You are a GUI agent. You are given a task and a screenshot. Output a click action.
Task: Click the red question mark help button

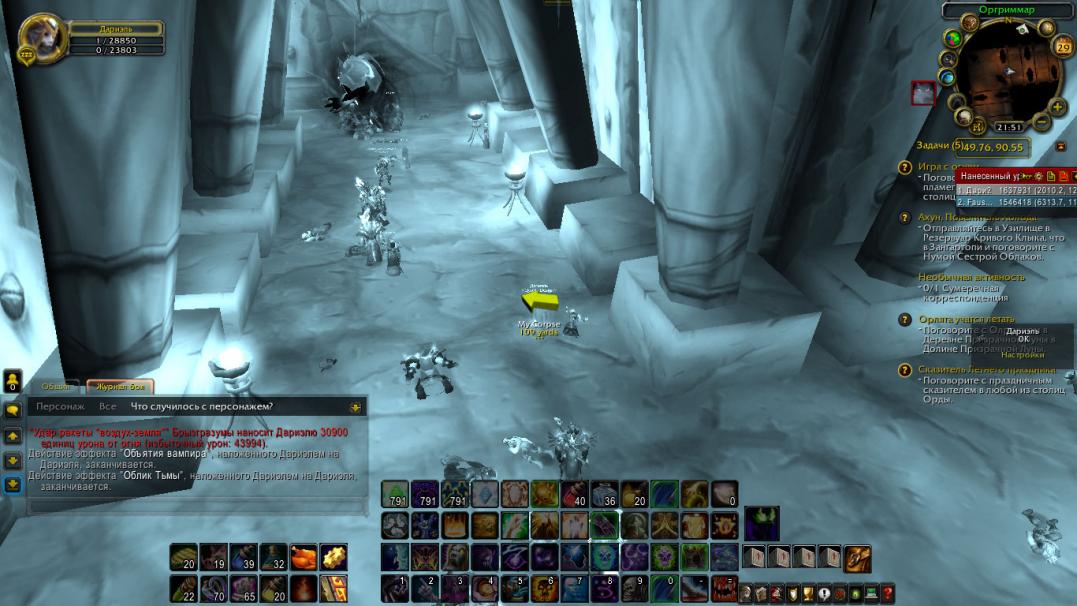point(887,594)
